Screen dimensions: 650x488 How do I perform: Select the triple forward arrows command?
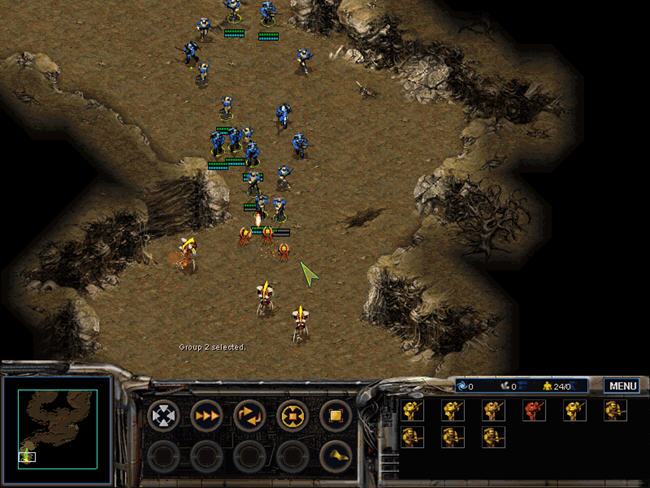206,414
